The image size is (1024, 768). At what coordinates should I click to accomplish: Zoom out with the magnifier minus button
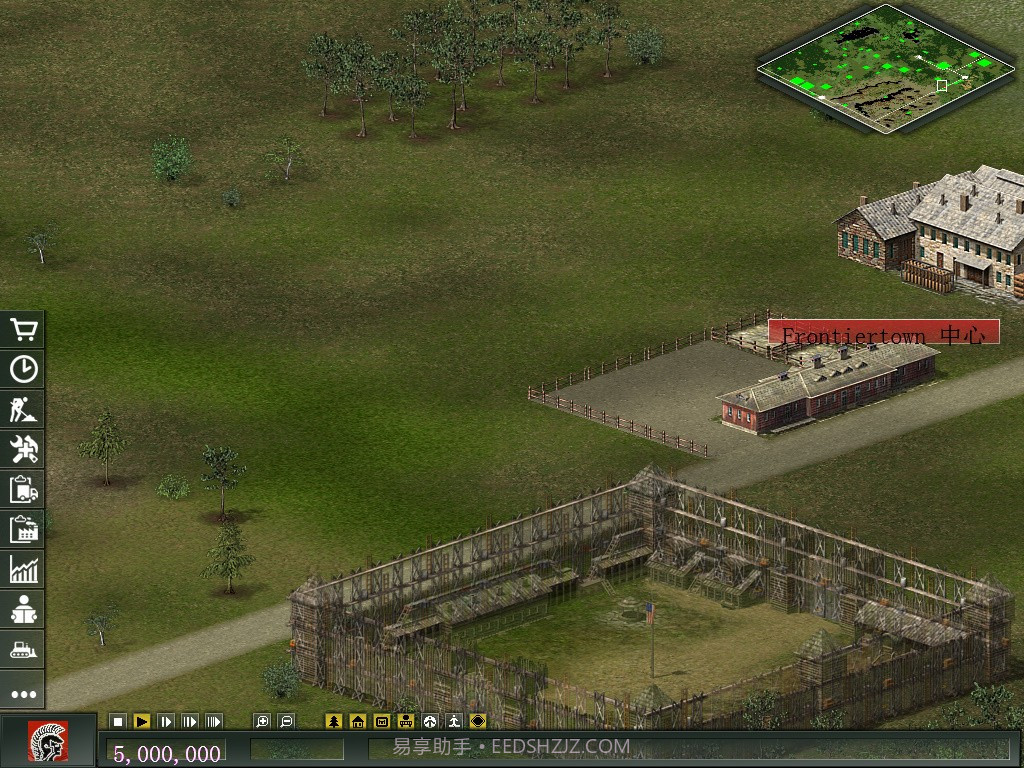pos(286,721)
